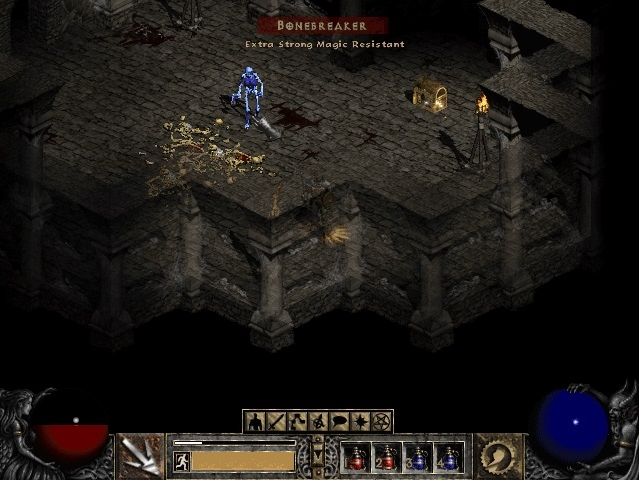Viewport: 639px width, 480px height.
Task: Open the character screen silhouette icon
Action: [254, 421]
